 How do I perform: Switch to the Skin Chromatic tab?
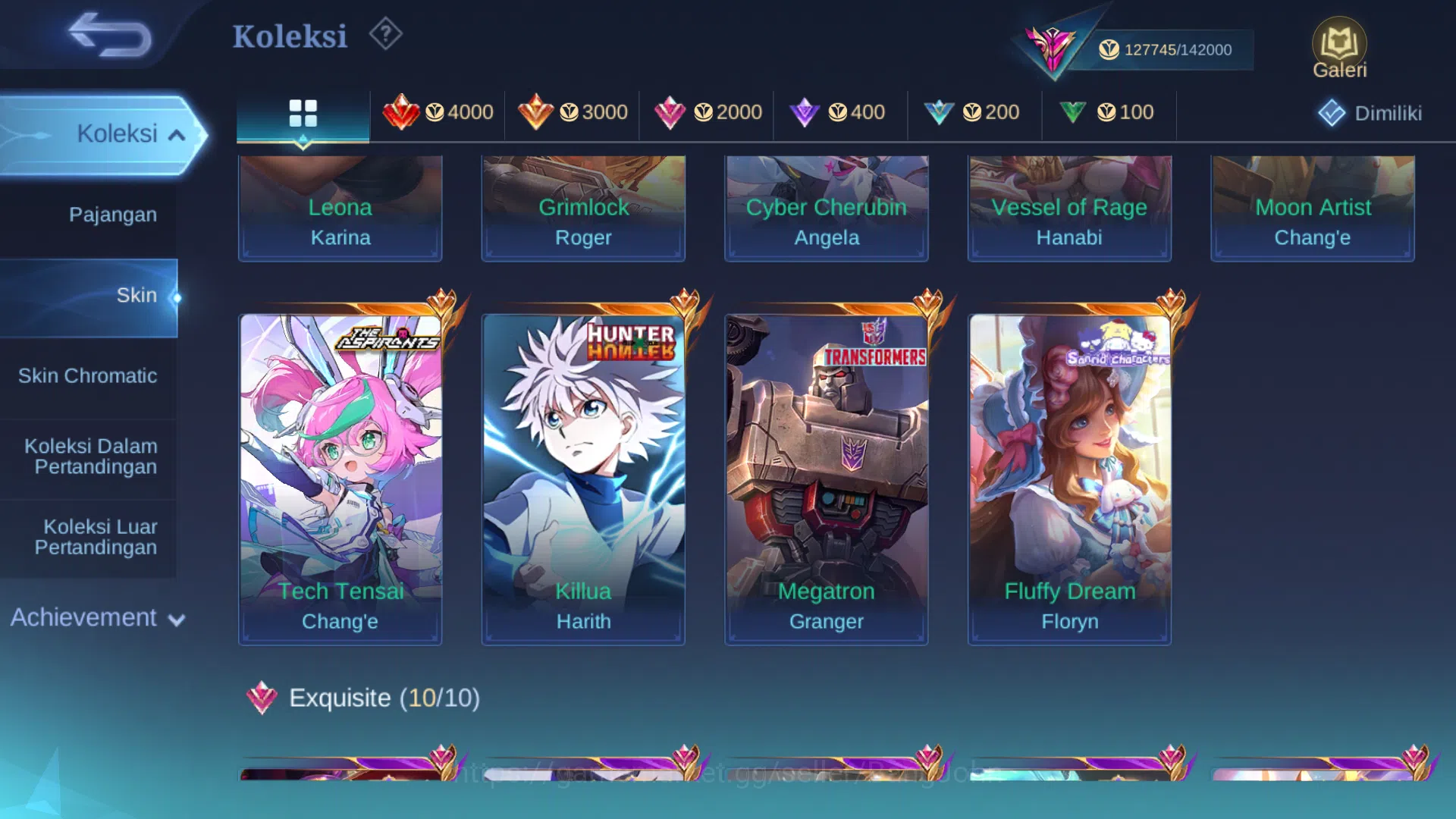pos(89,375)
